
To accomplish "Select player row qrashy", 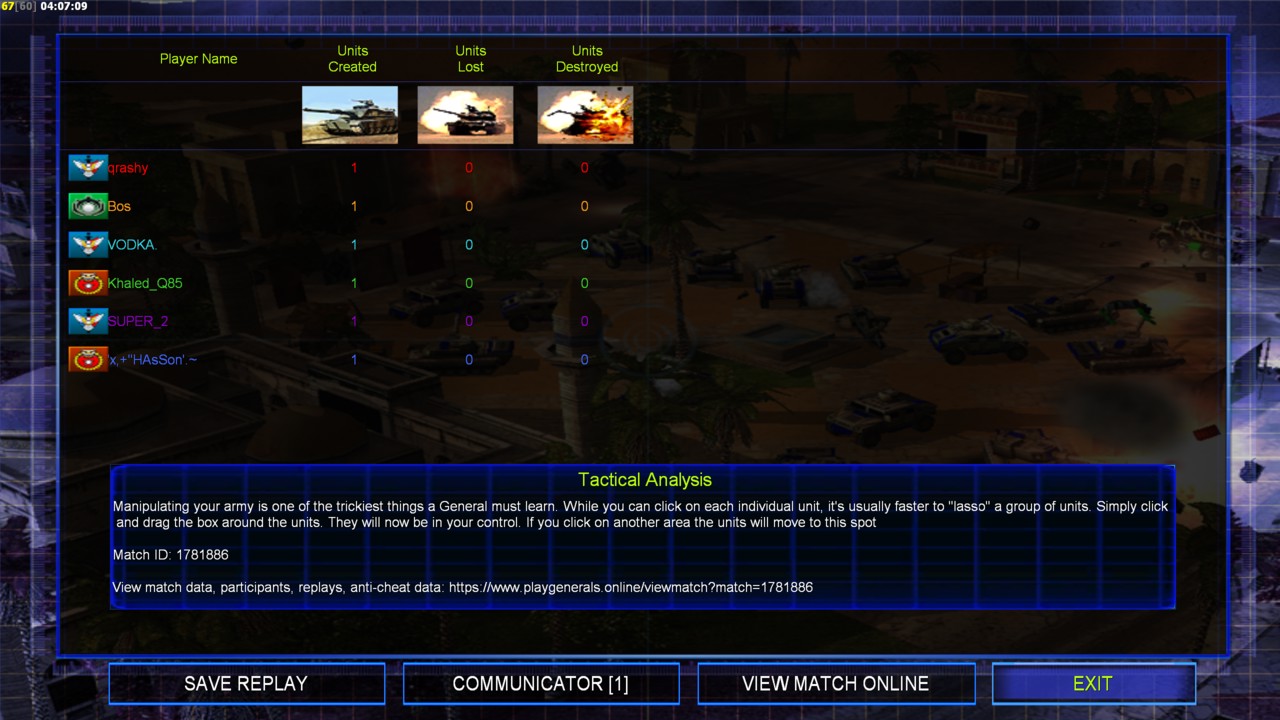I will click(129, 168).
